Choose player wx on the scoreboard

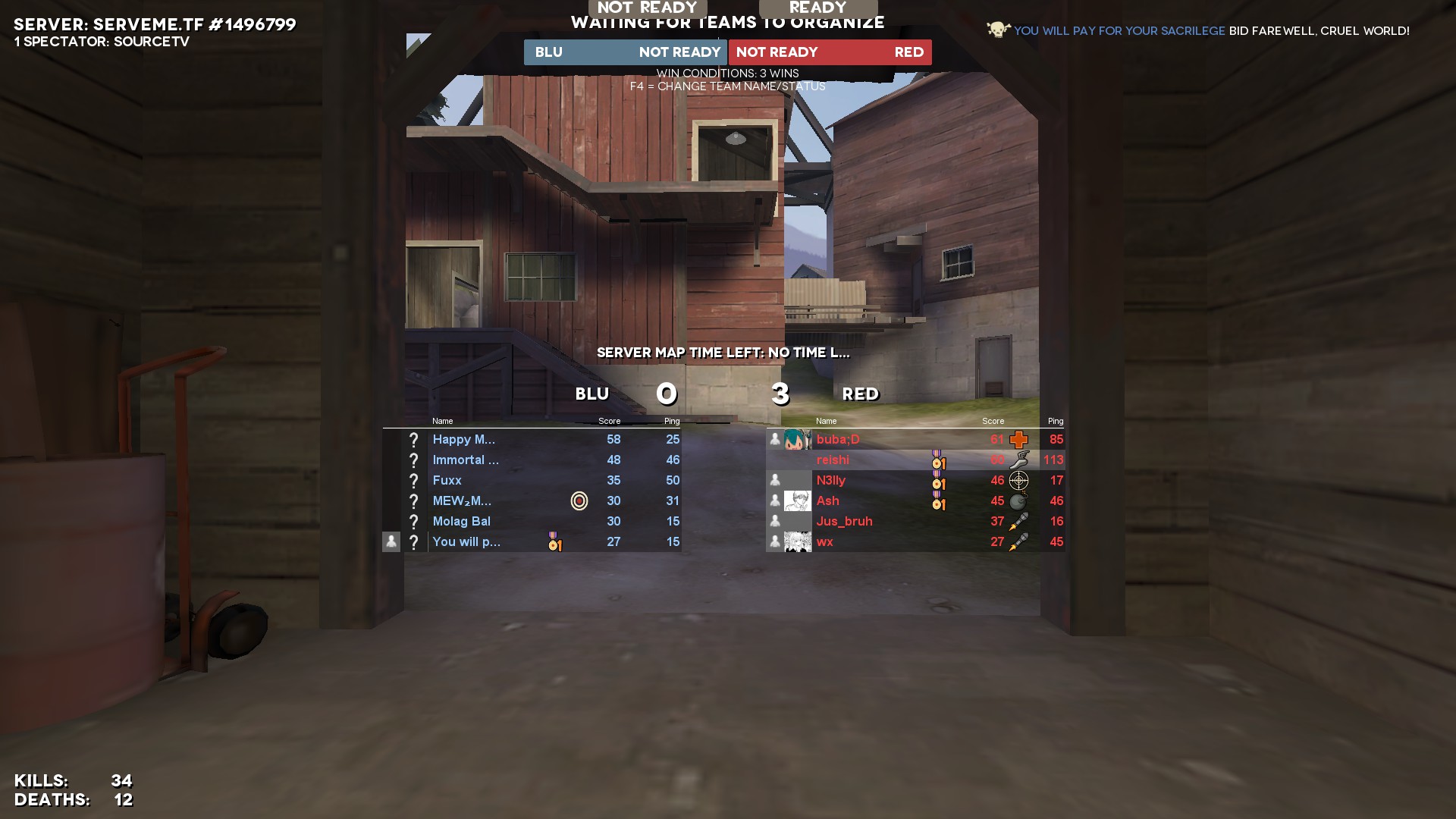pos(825,542)
